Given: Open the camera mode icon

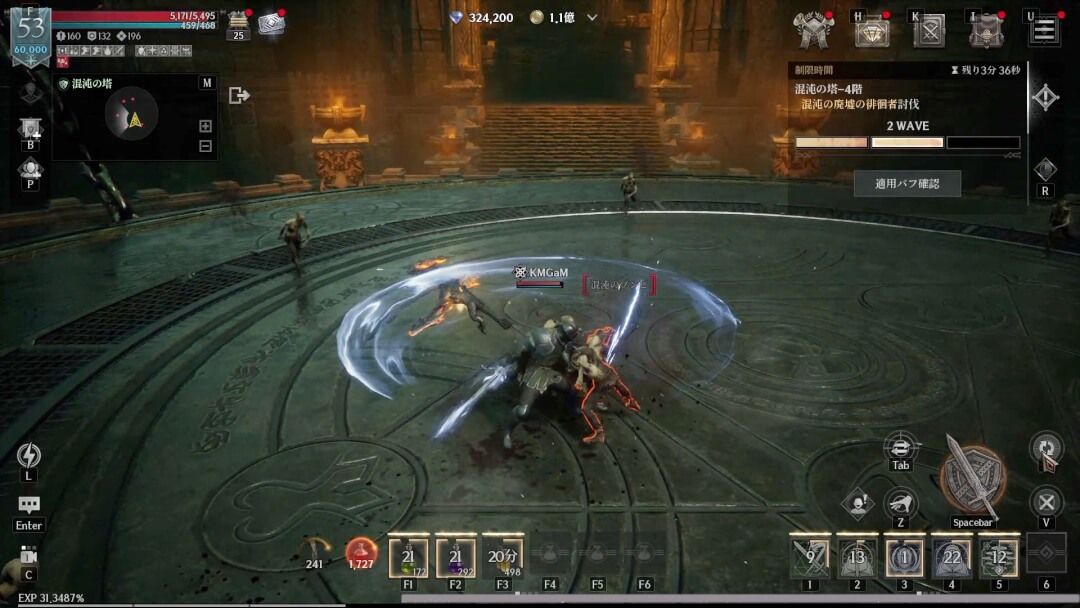Looking at the screenshot, I should [29, 555].
